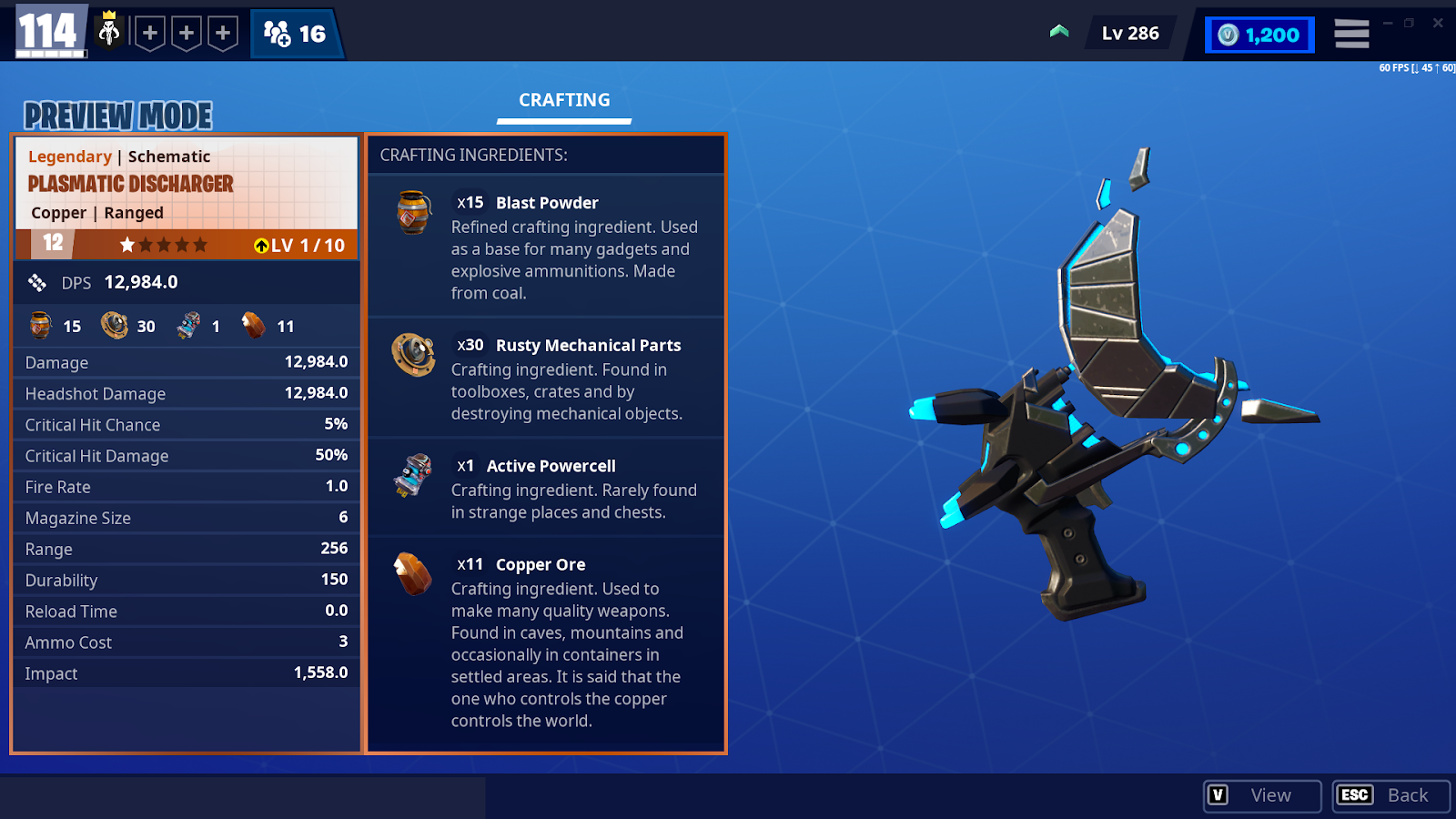Select the Blast Powder ingredient row
1456x819 pixels.
(546, 246)
